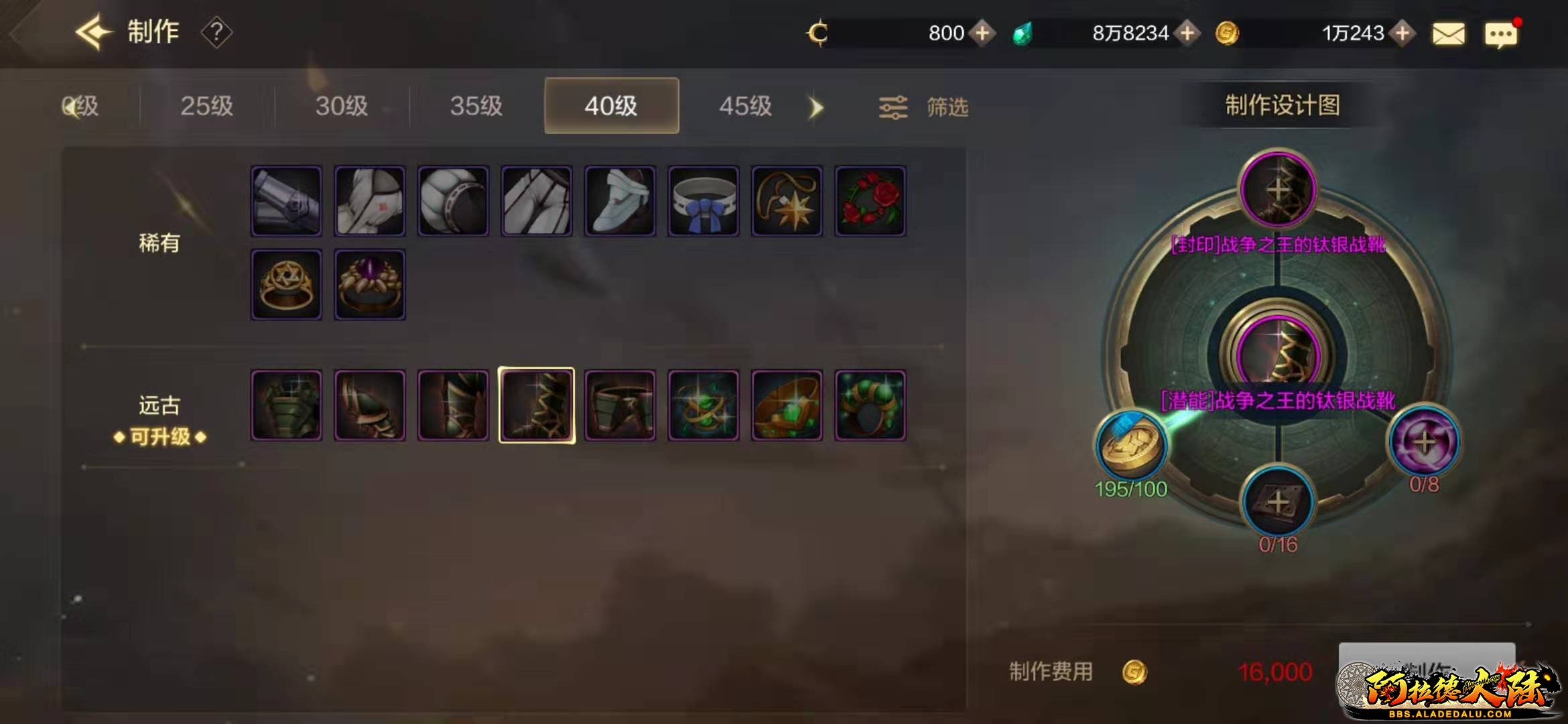This screenshot has width=1568, height=724.
Task: Show more level tabs with right arrow
Action: (815, 107)
